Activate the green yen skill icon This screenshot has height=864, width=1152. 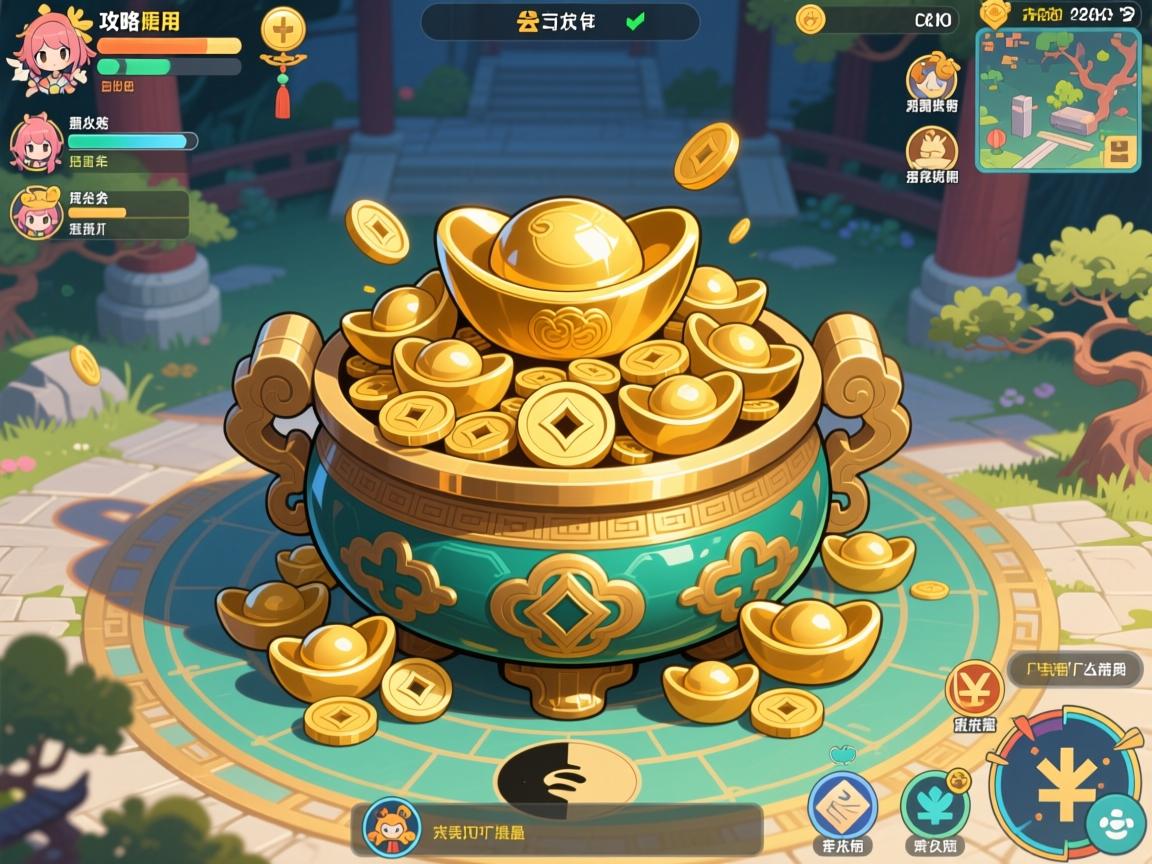click(935, 805)
